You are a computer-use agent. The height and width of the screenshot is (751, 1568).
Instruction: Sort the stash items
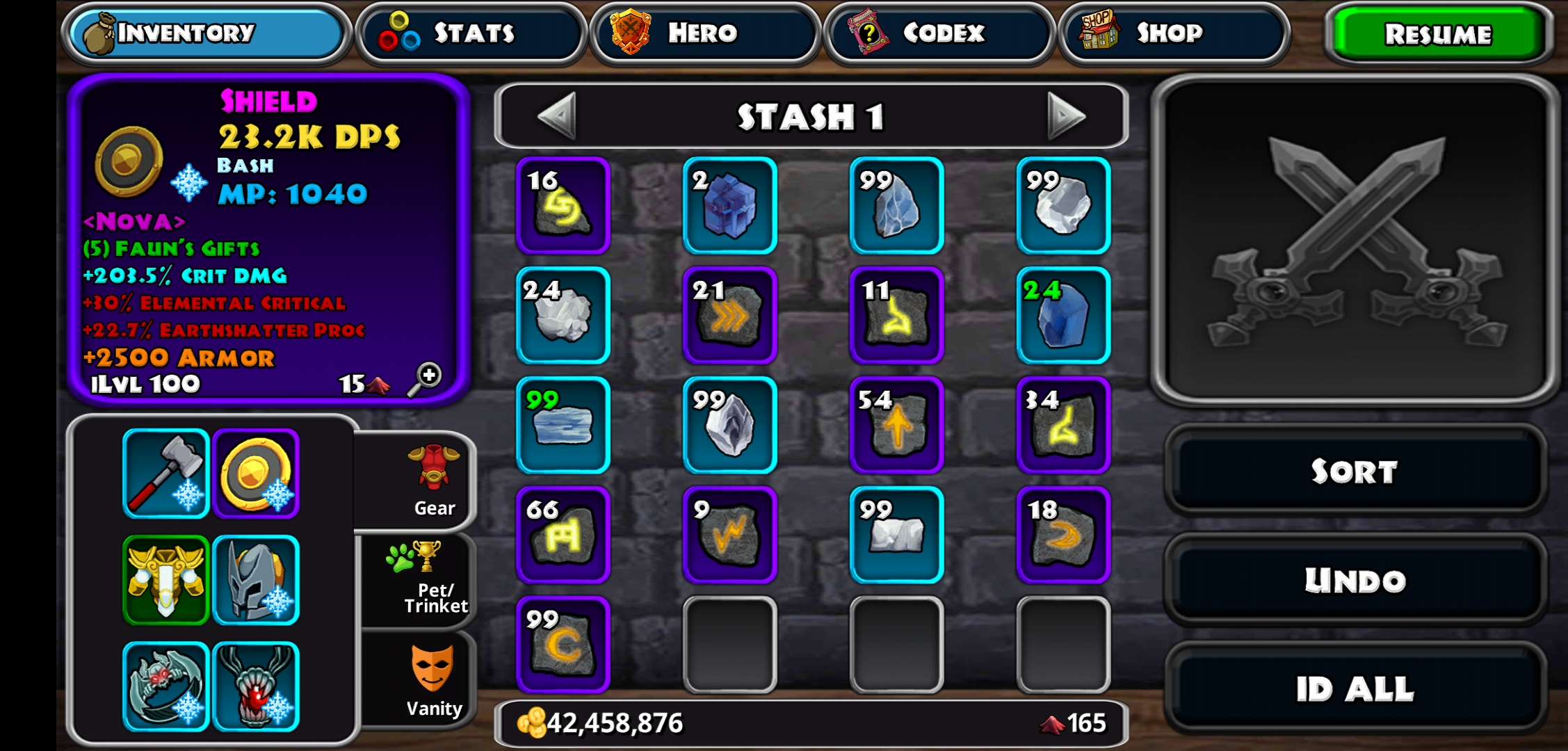[1355, 471]
